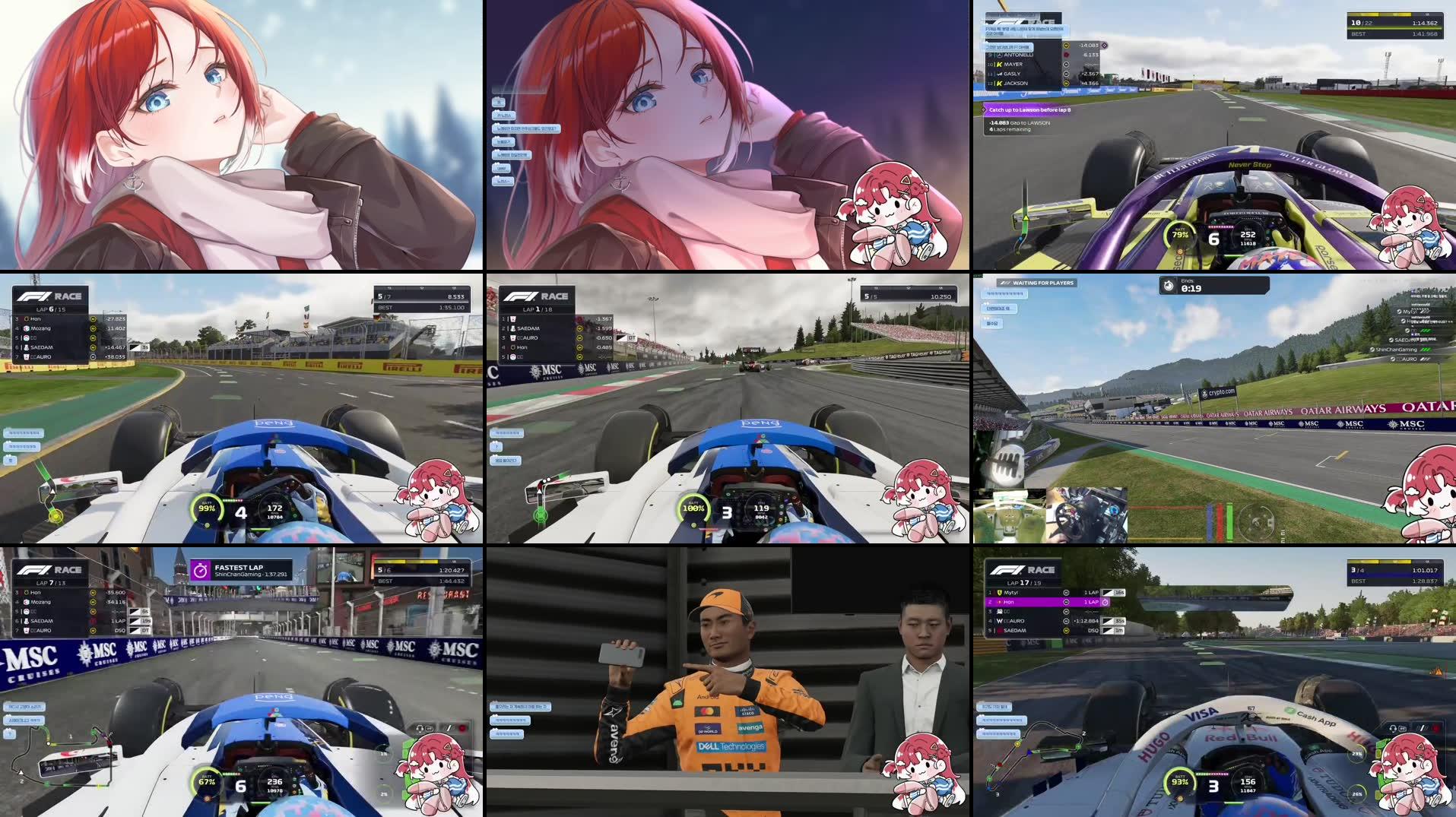This screenshot has height=817, width=1456.
Task: Click the timer icon on the Ends 0:19 countdown
Action: [x=1168, y=284]
